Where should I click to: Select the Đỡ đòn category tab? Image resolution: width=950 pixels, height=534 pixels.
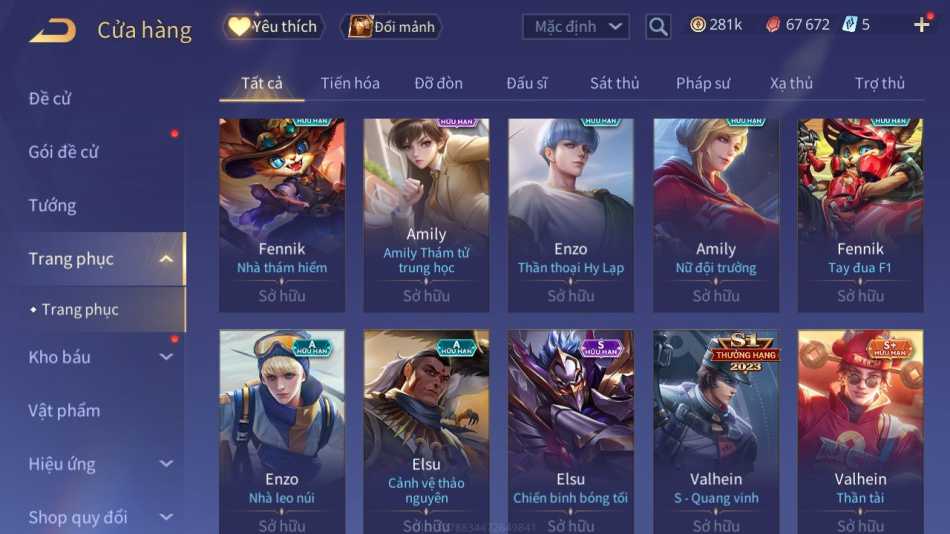438,83
